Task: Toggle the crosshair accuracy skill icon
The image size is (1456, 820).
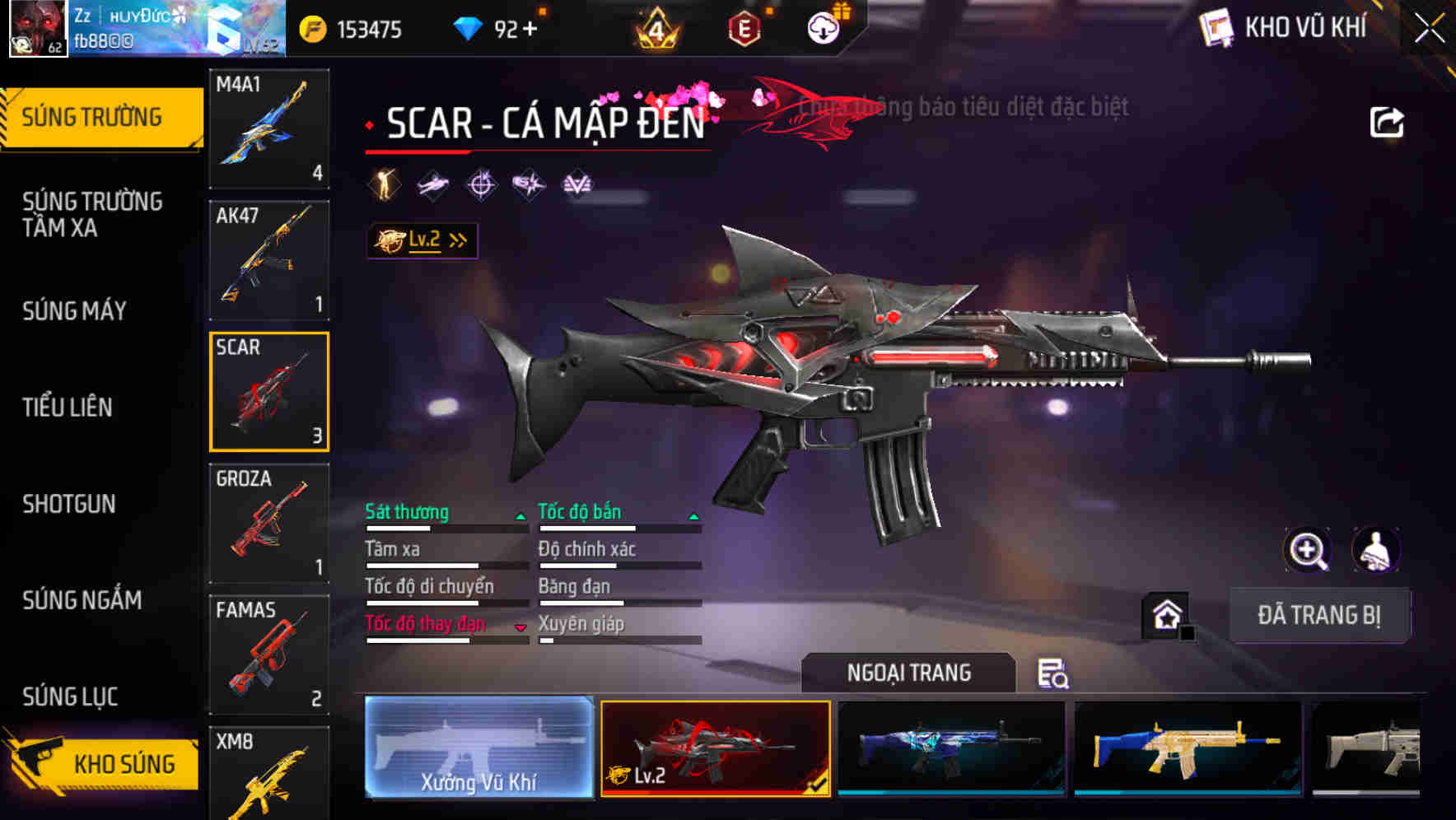Action: pyautogui.click(x=482, y=184)
